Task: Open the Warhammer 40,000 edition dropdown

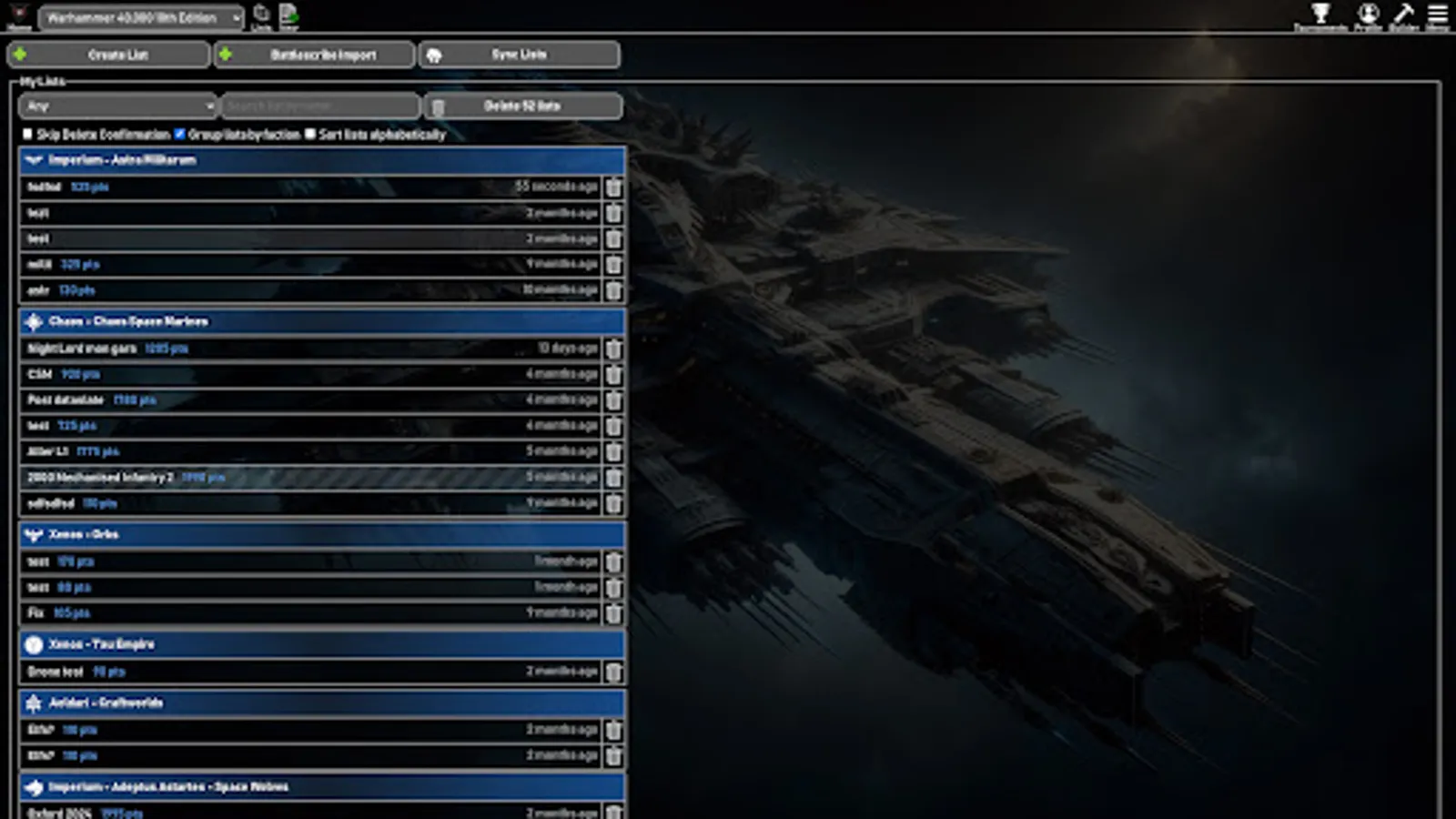Action: [141, 16]
